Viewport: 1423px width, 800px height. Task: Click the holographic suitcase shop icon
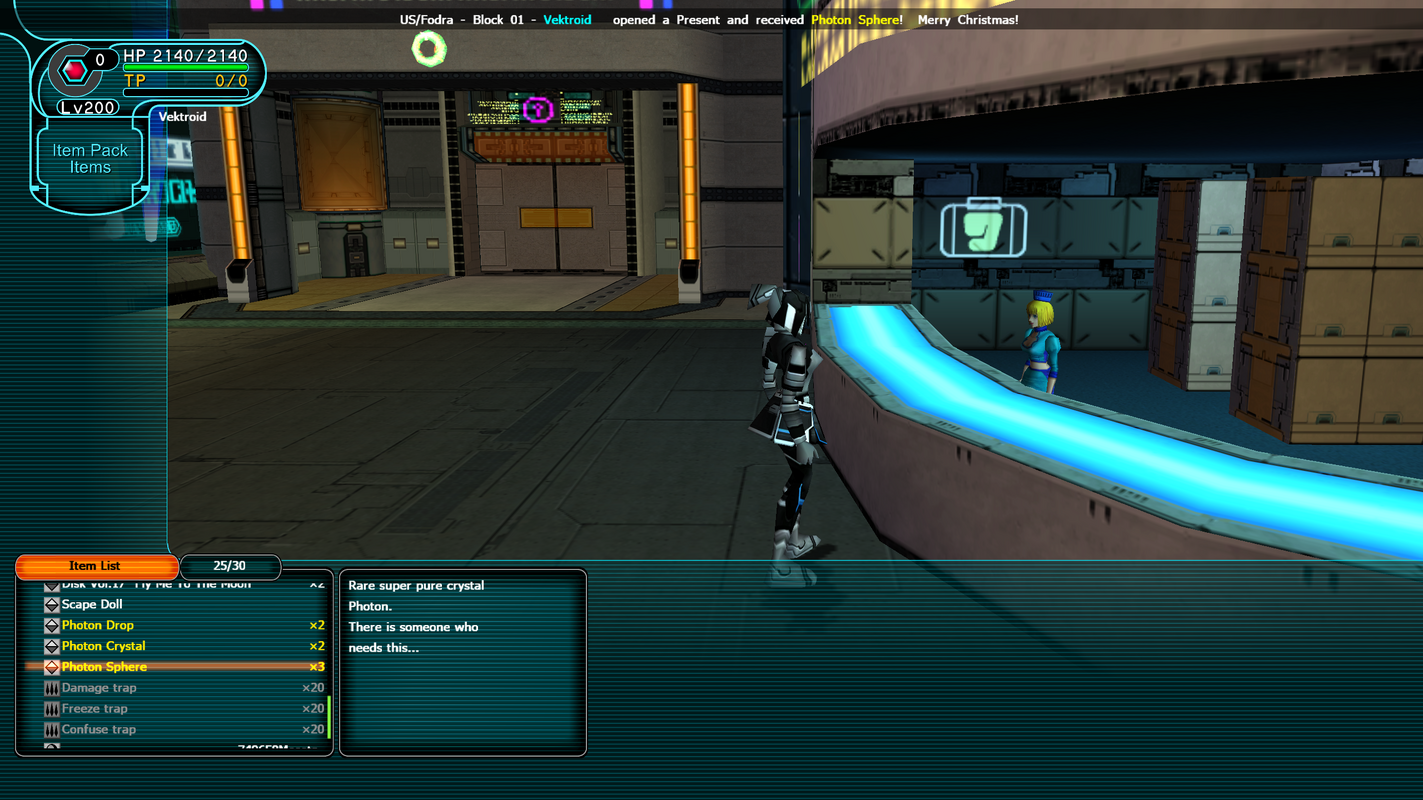[x=982, y=229]
